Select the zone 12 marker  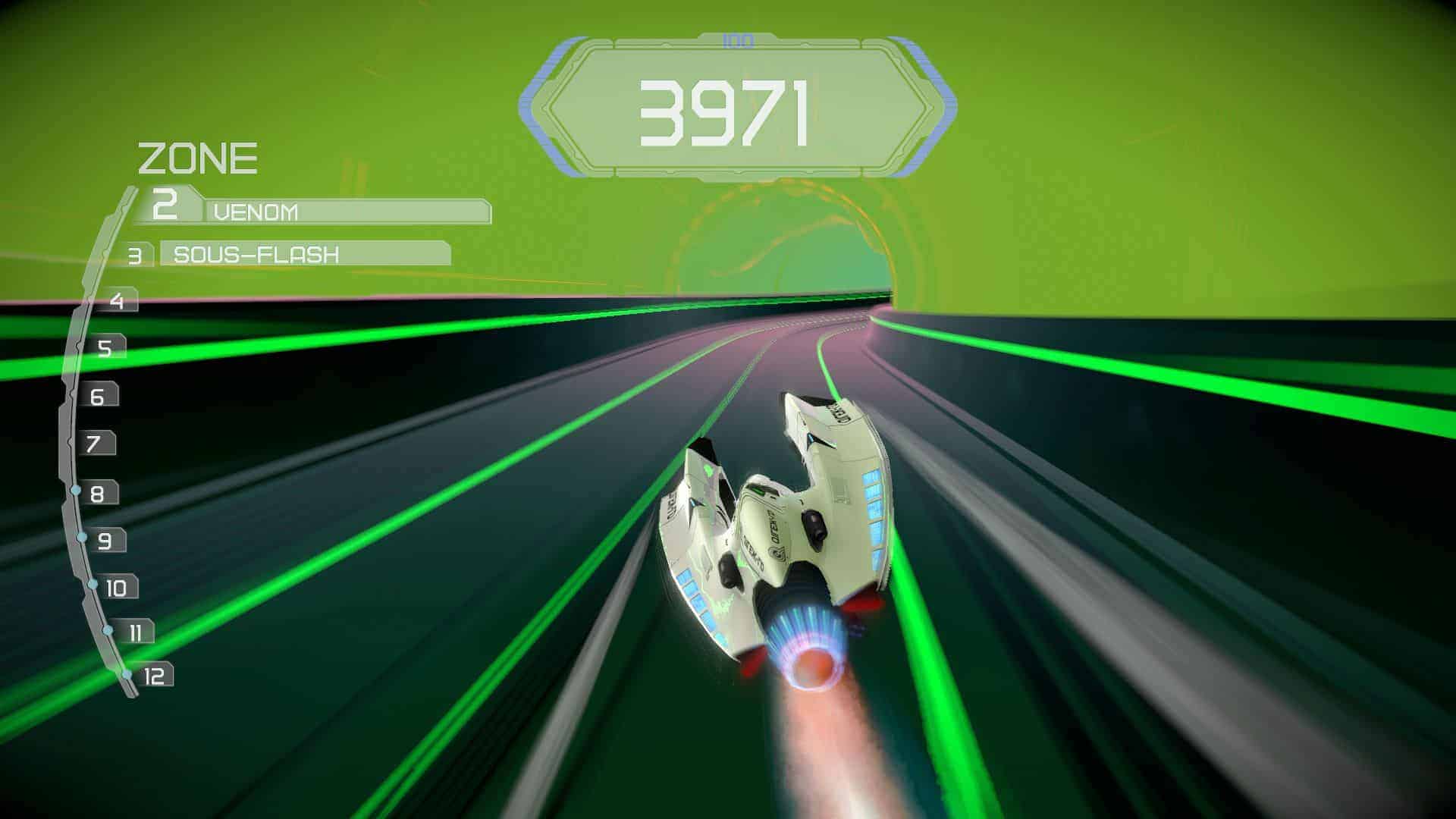click(x=153, y=676)
